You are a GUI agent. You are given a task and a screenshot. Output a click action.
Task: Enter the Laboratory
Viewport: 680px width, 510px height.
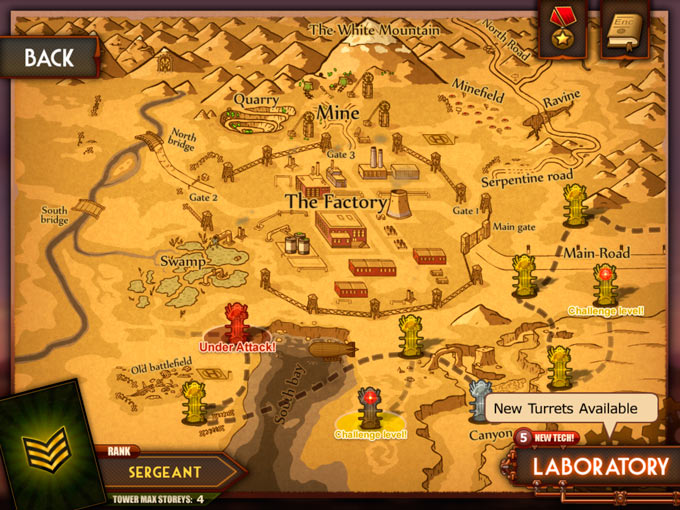click(599, 466)
